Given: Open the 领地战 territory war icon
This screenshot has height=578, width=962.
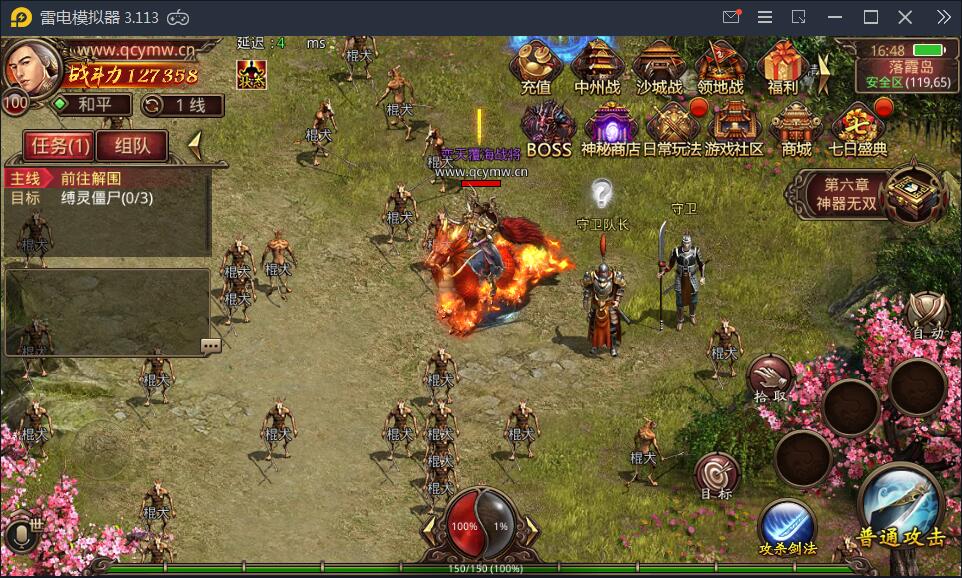Looking at the screenshot, I should (721, 66).
